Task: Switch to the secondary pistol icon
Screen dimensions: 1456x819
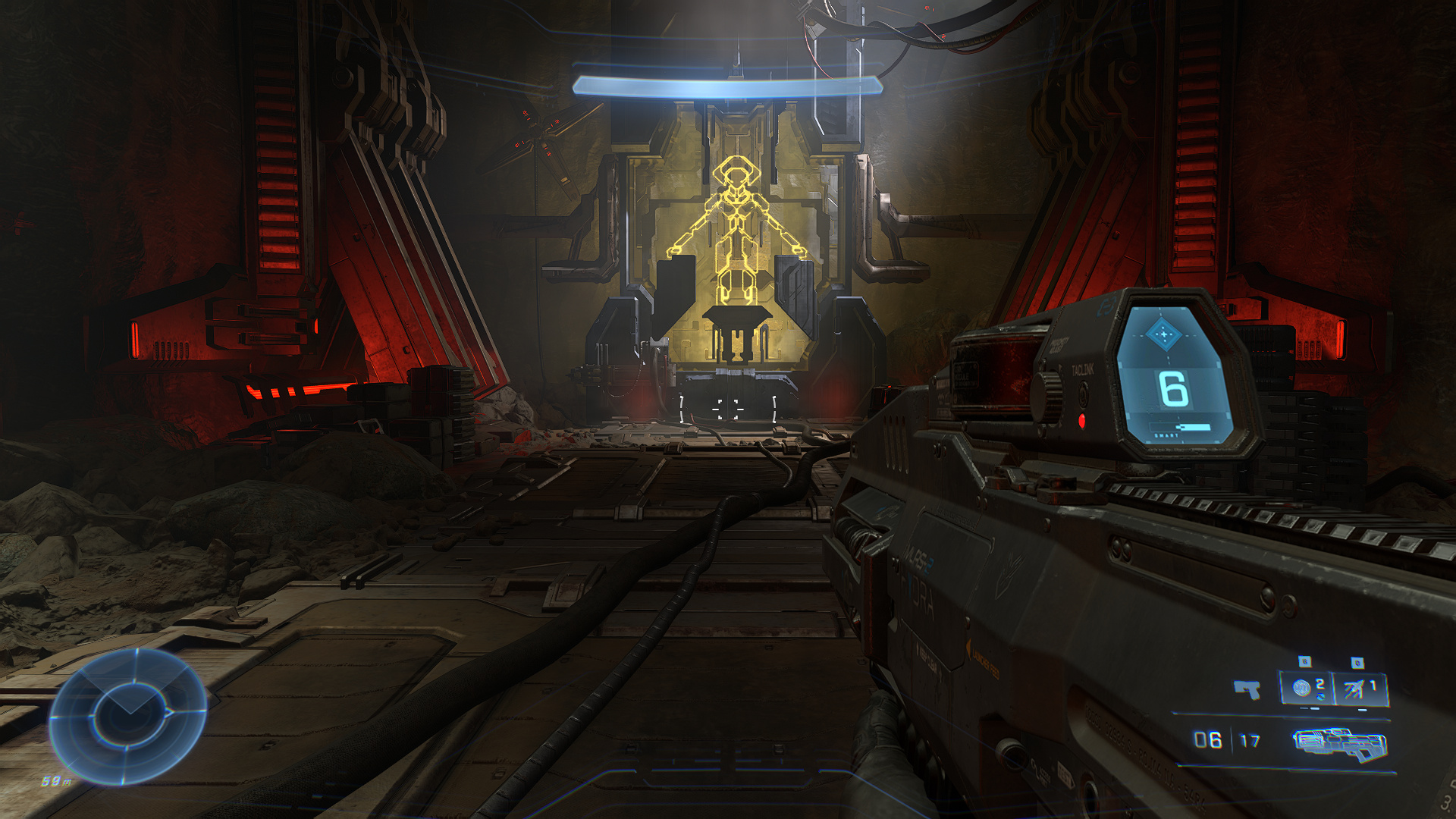Action: [1247, 689]
